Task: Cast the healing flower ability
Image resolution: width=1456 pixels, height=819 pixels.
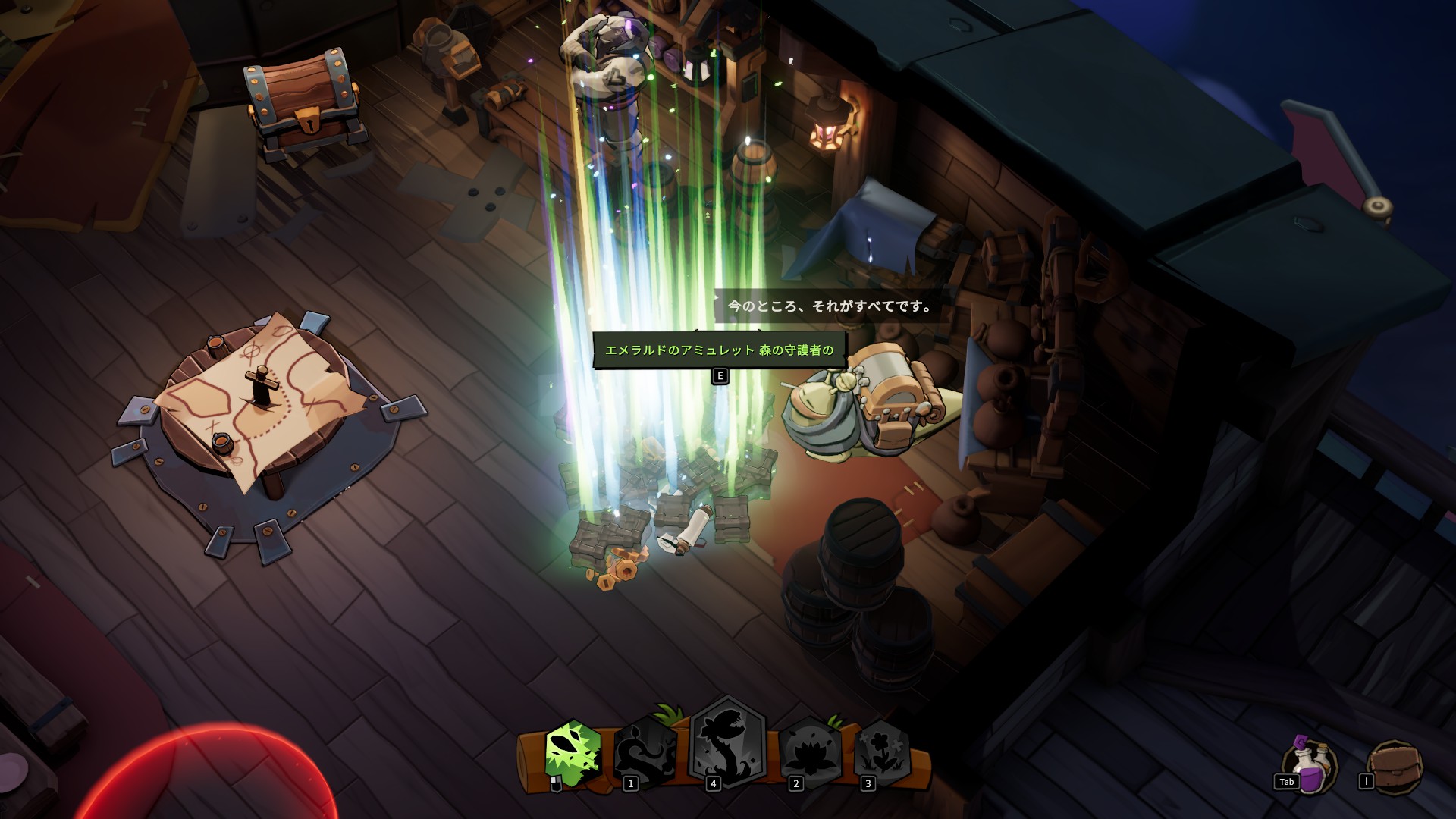Action: (882, 752)
